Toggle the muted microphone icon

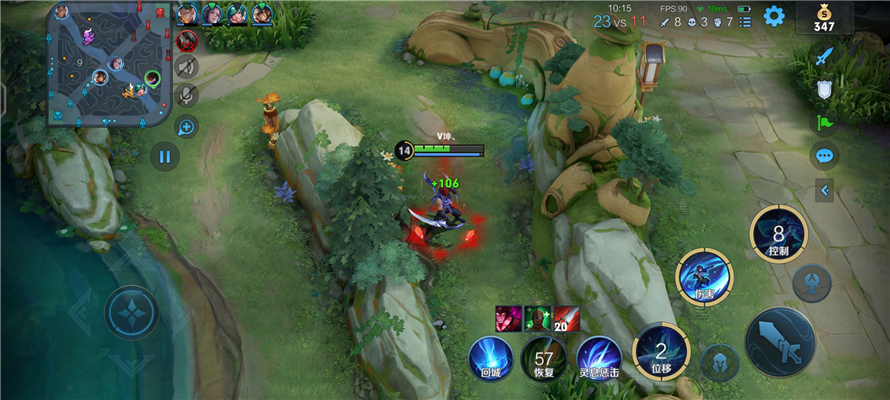[x=187, y=95]
